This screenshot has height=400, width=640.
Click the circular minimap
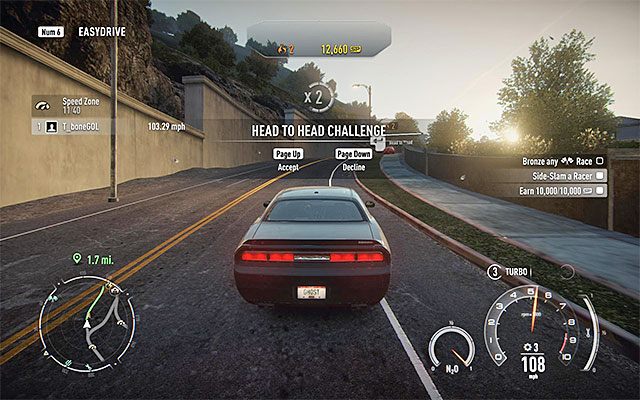pyautogui.click(x=87, y=324)
